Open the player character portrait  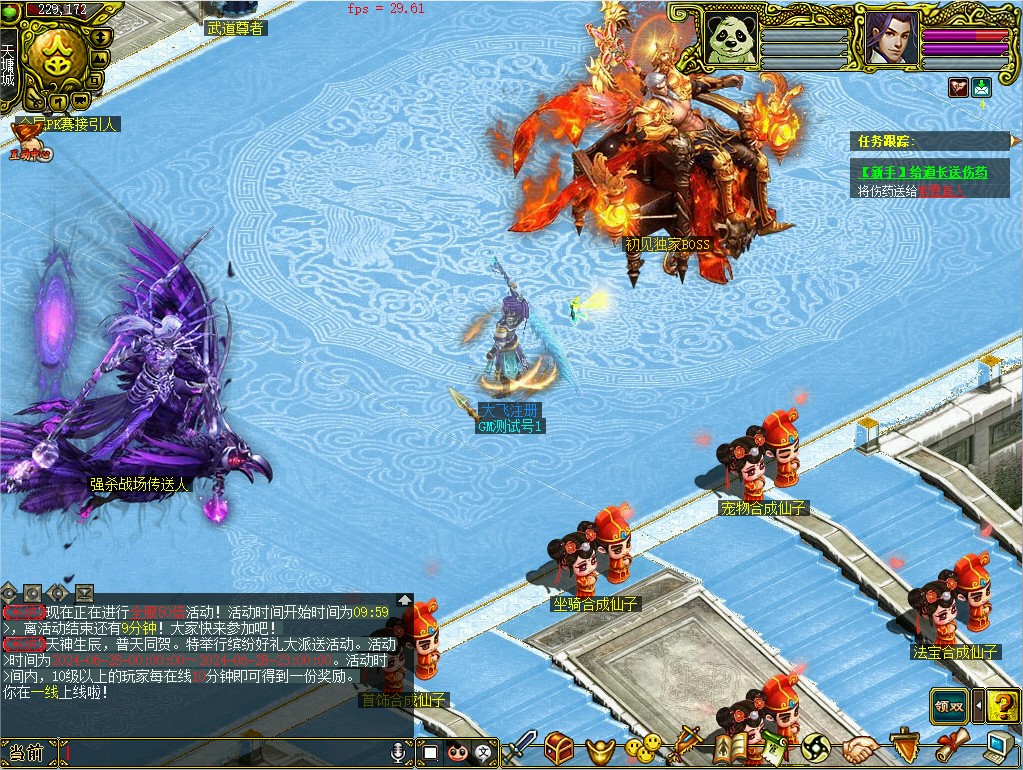pyautogui.click(x=891, y=38)
